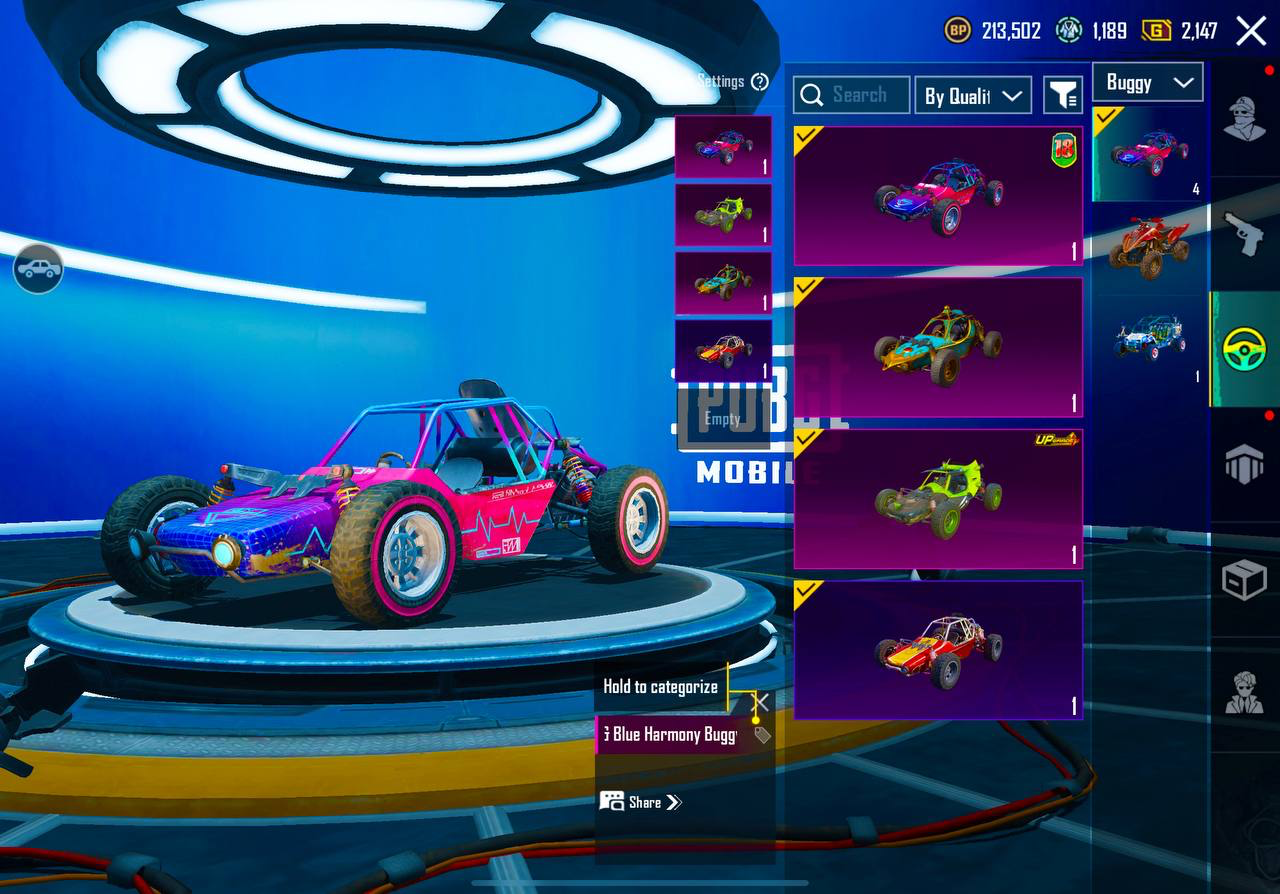The height and width of the screenshot is (894, 1280).
Task: Select the lime green buggy skin card
Action: (938, 499)
